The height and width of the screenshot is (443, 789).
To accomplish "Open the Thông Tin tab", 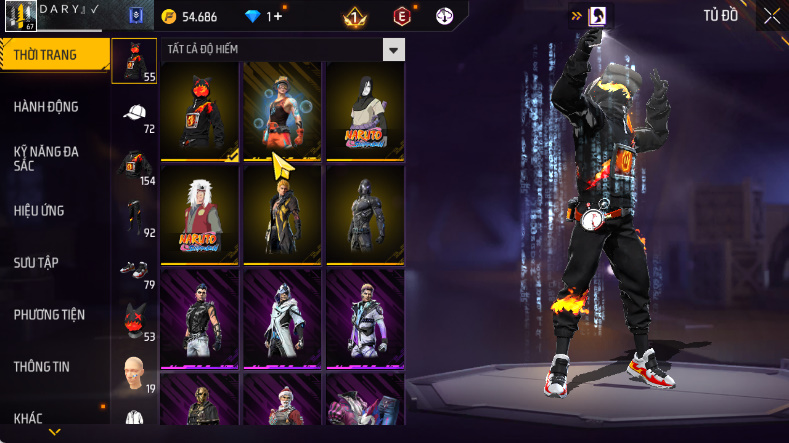I will 42,367.
